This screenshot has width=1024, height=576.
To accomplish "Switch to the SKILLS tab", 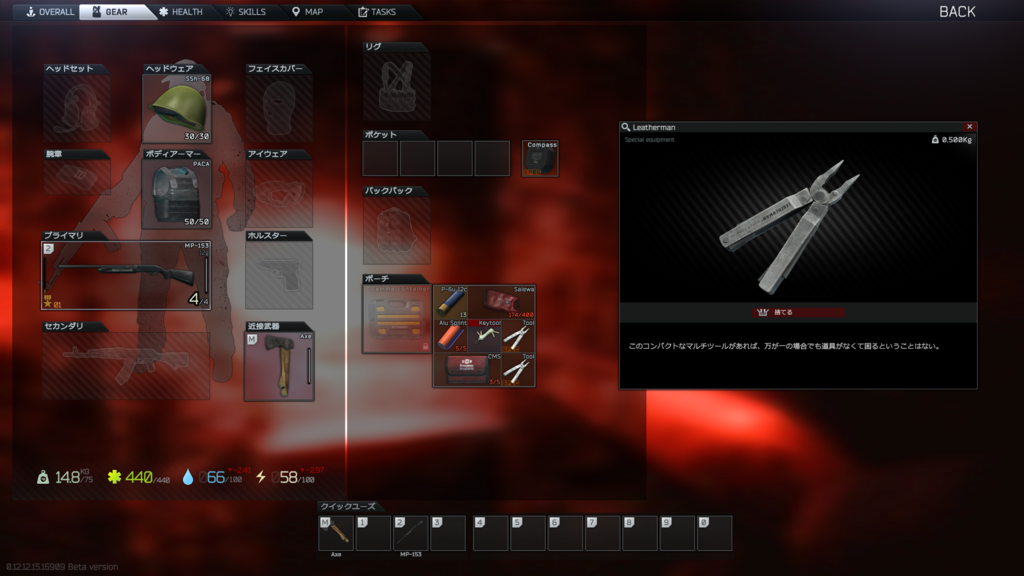I will [245, 12].
